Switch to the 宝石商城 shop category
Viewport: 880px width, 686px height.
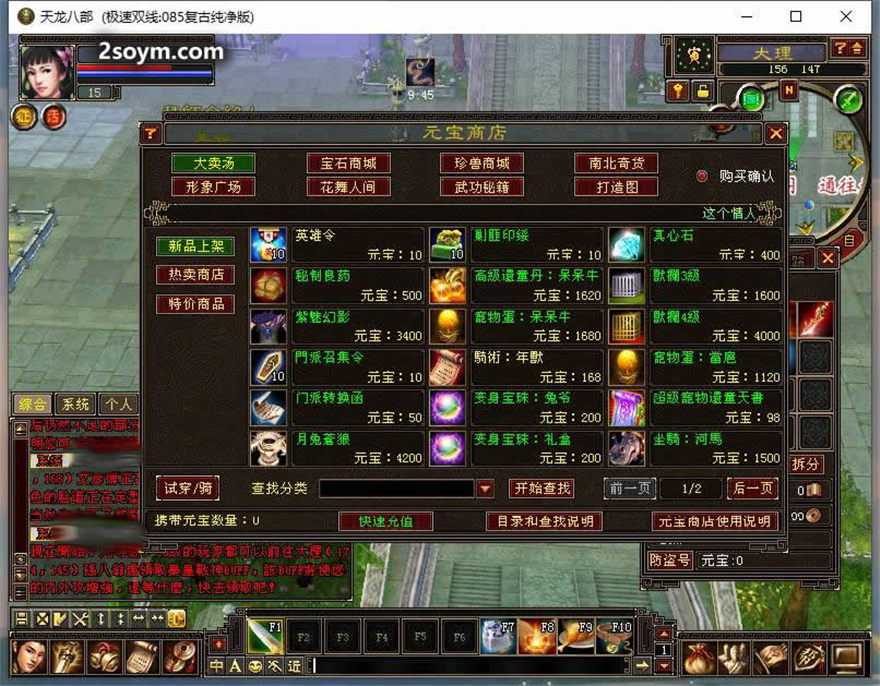pos(348,163)
